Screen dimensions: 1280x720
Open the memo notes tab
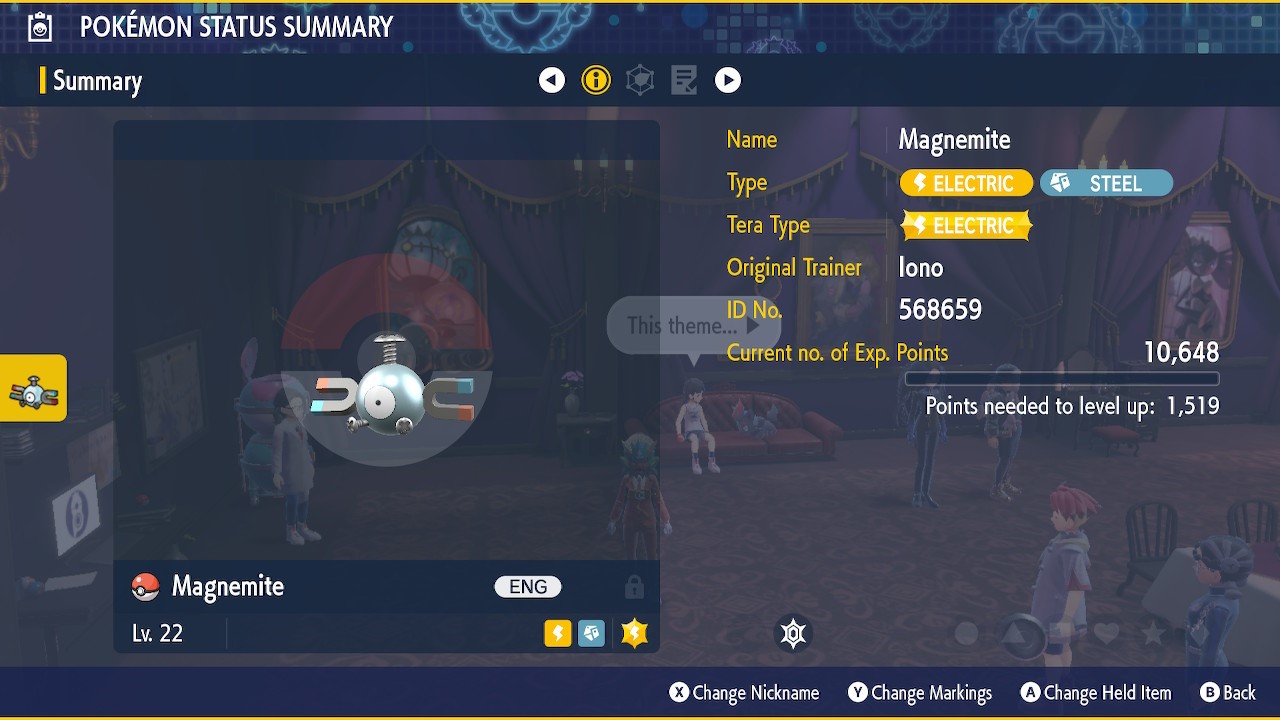[684, 80]
